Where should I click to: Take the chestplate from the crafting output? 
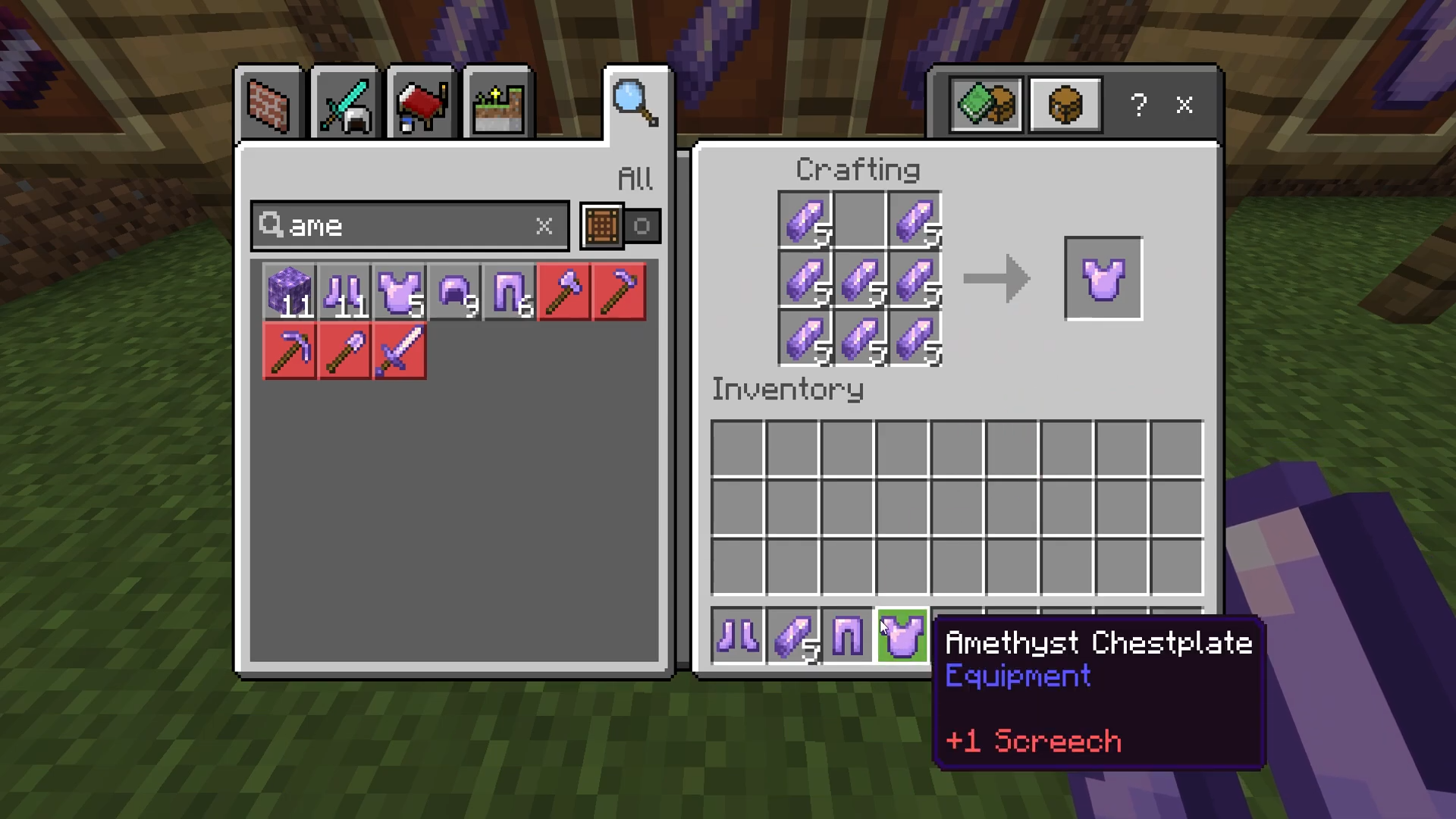tap(1103, 278)
